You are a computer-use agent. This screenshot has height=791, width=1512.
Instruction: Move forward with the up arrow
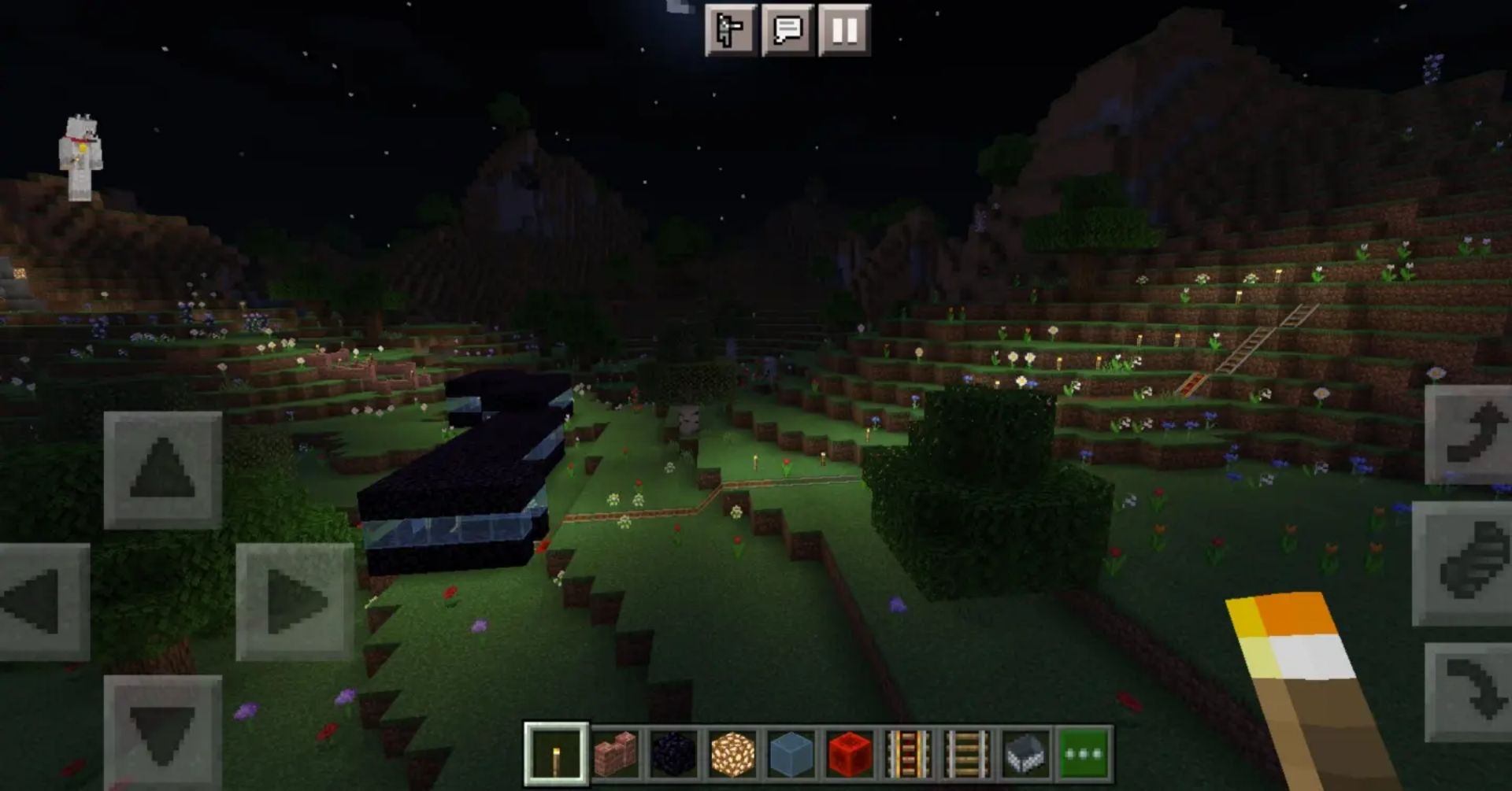162,469
